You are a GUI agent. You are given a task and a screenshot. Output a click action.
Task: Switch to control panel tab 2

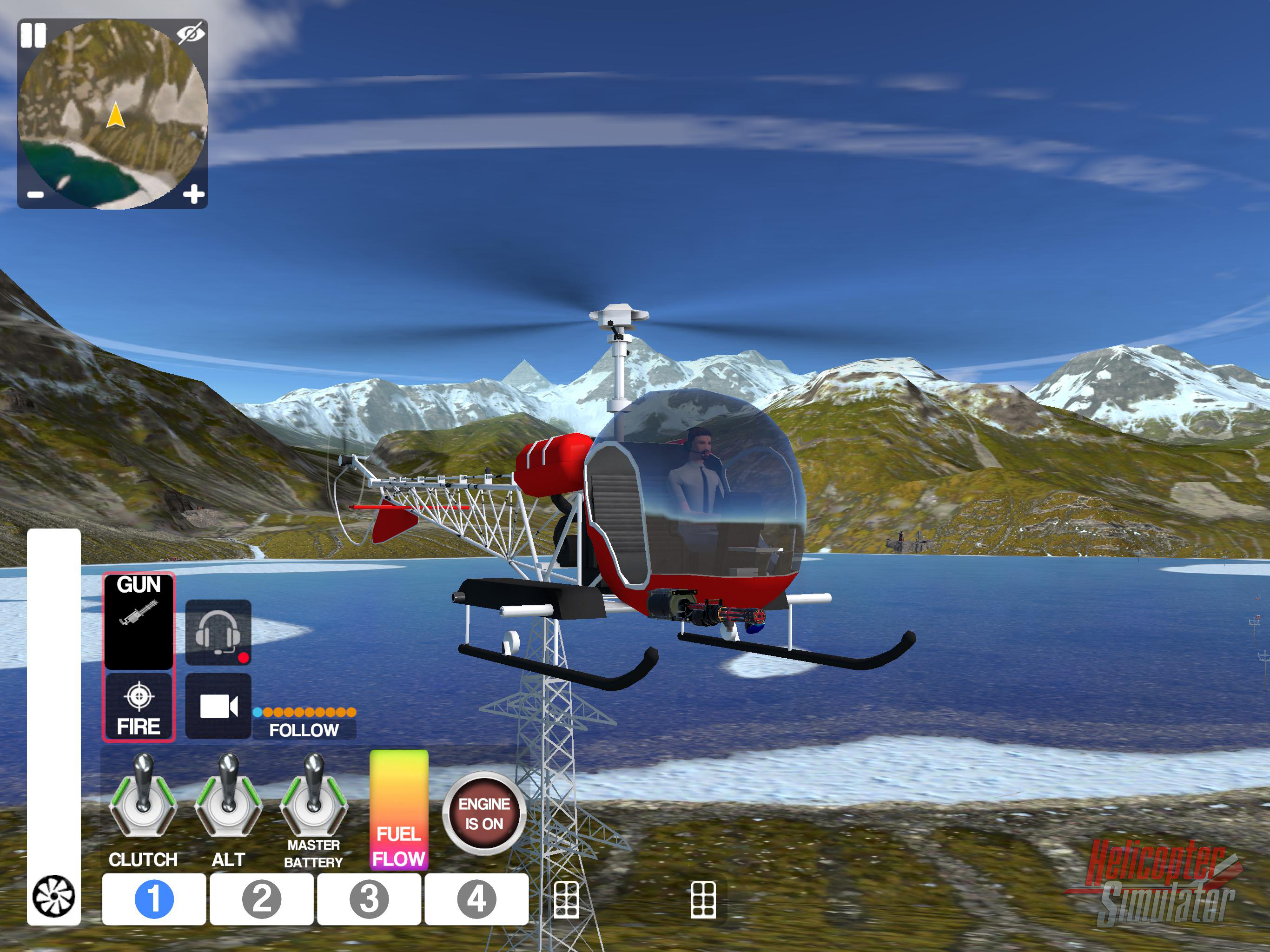261,899
